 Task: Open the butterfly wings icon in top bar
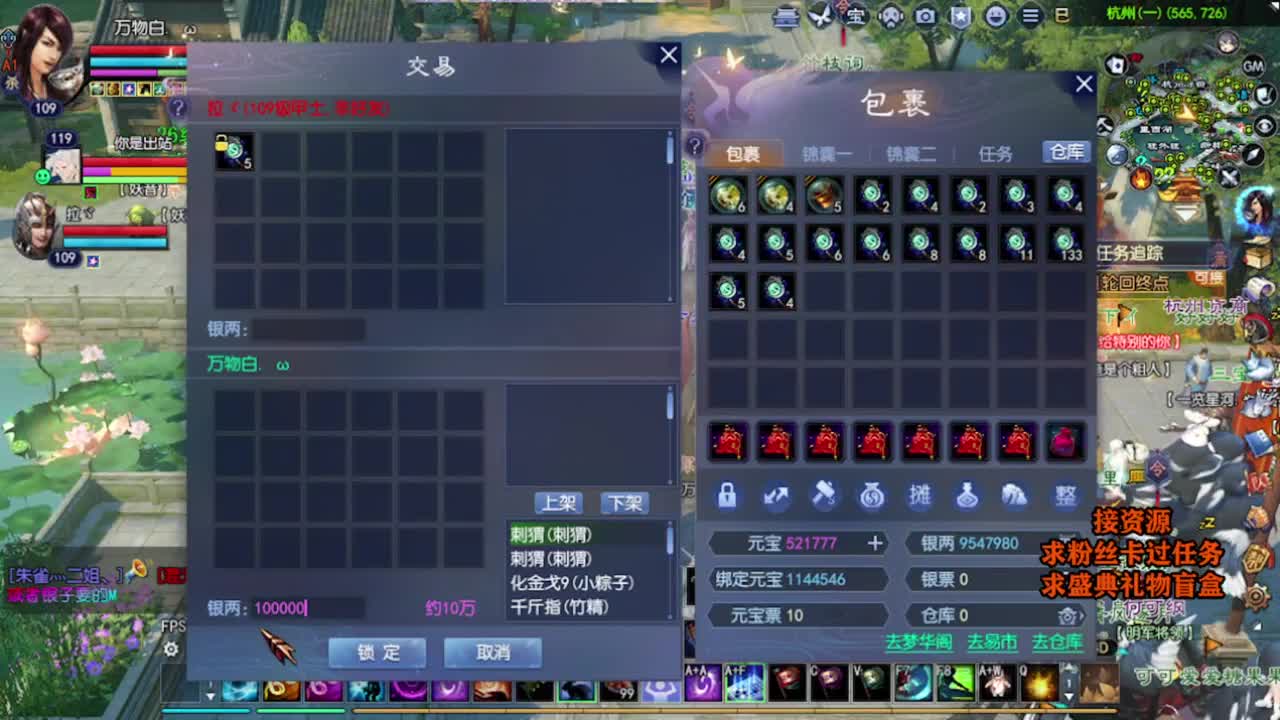819,17
